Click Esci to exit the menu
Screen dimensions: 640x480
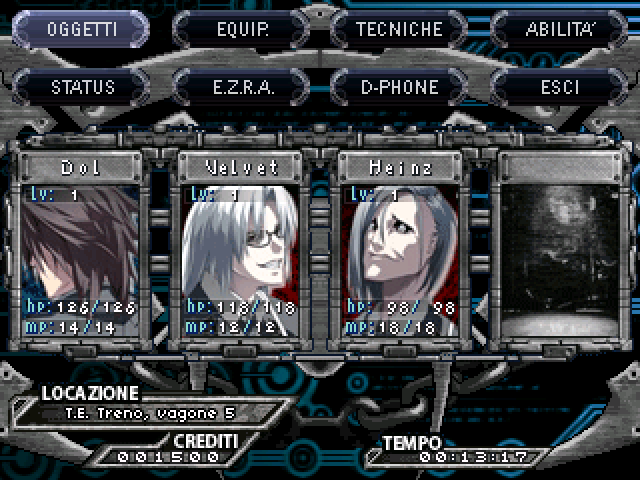(560, 87)
